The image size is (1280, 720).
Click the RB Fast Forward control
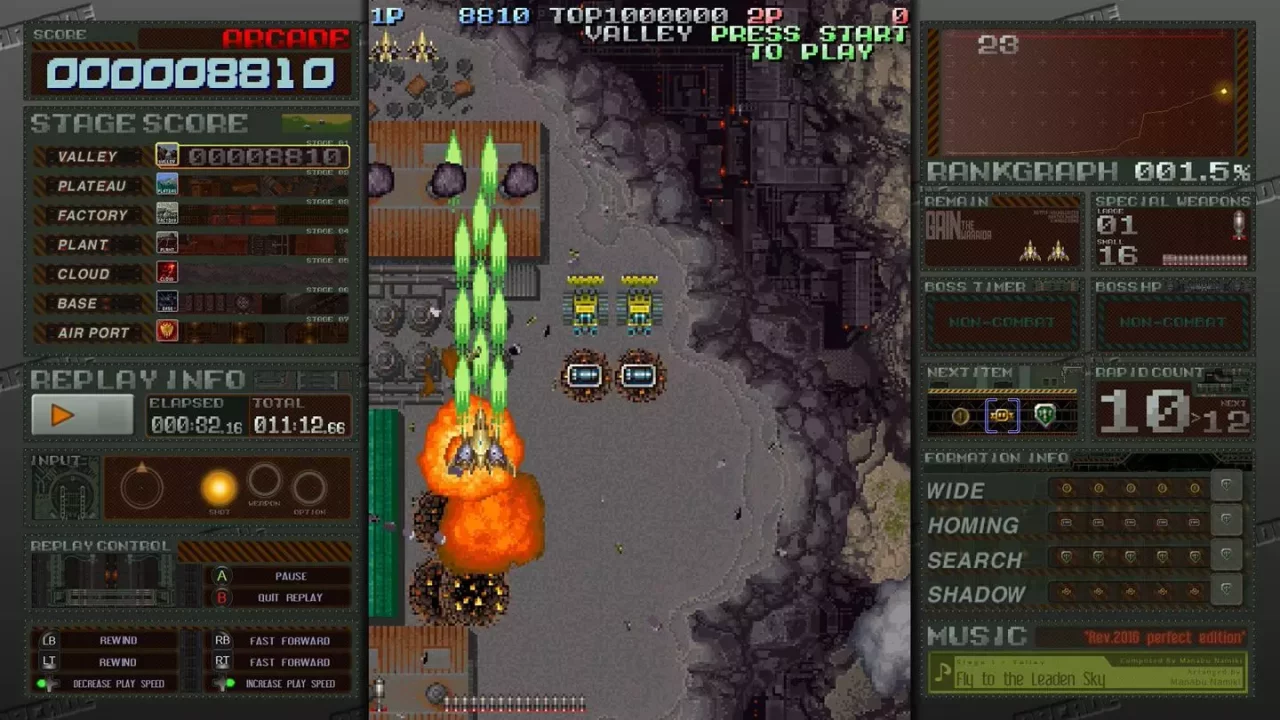223,640
